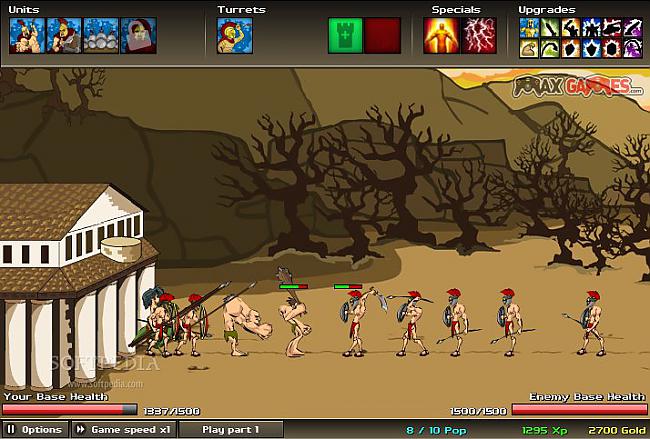650x439 pixels.
Task: Purchase the flexed arm strength upgrade
Action: click(528, 46)
